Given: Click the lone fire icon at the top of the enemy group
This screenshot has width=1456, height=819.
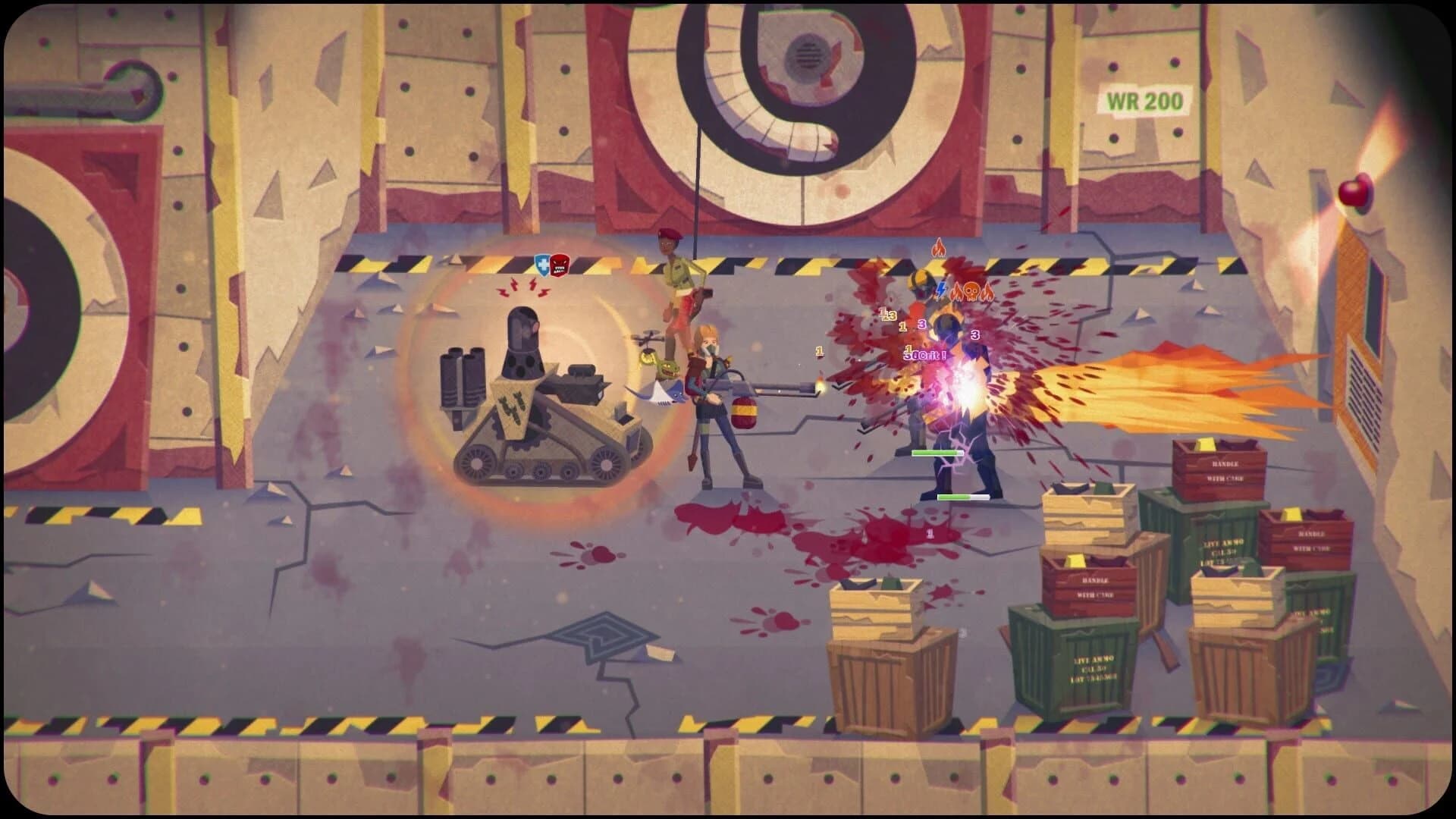Looking at the screenshot, I should pyautogui.click(x=940, y=248).
